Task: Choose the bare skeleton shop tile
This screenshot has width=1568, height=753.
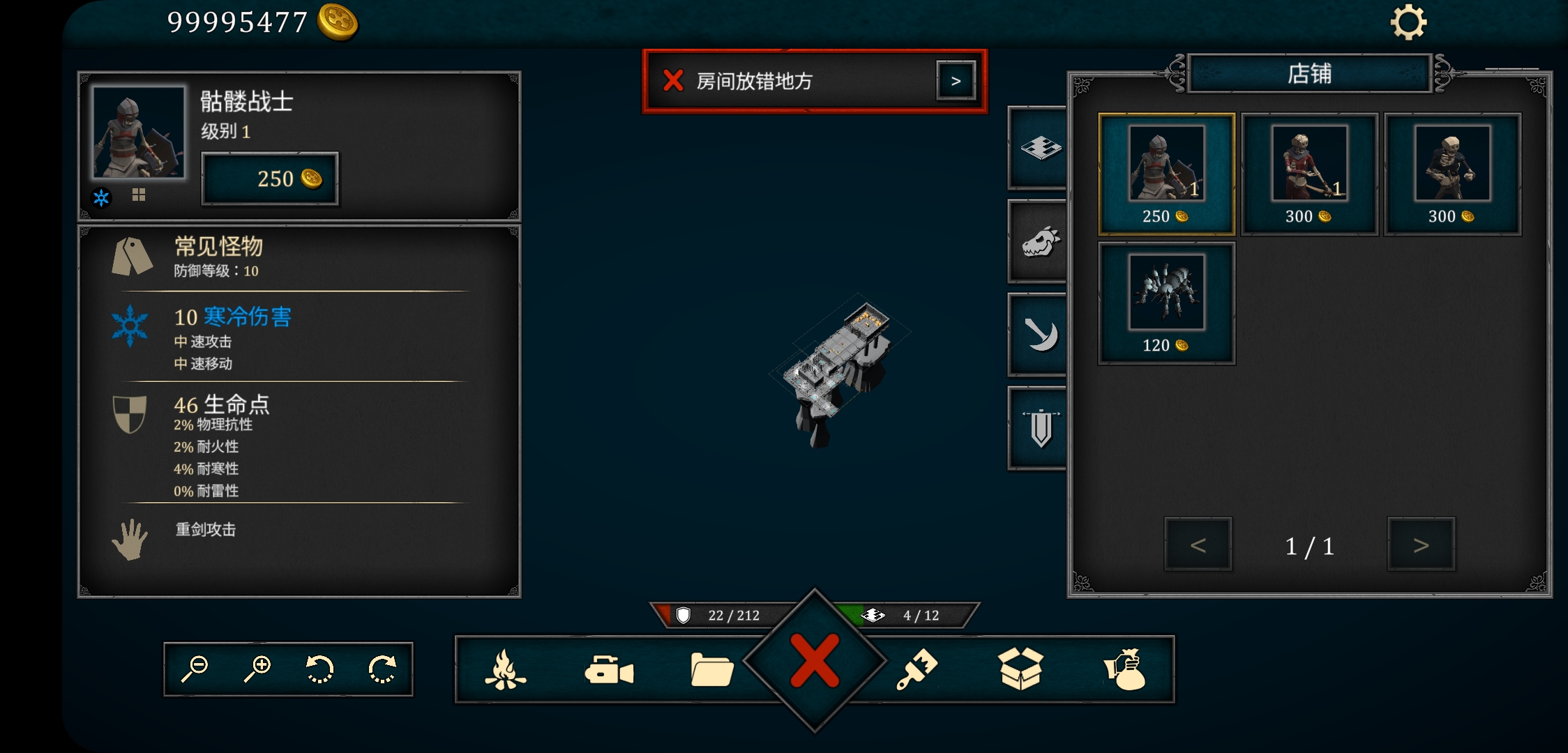Action: click(x=1452, y=174)
